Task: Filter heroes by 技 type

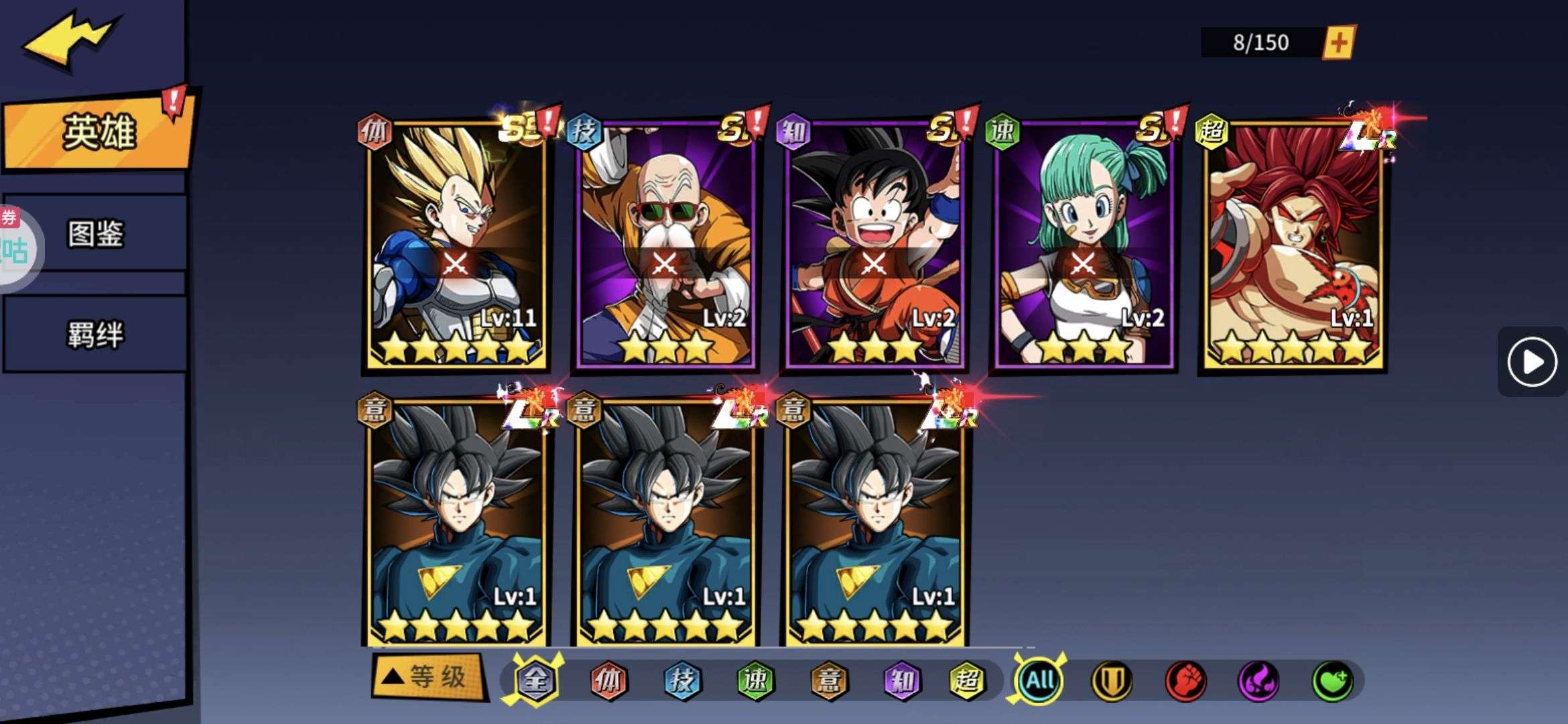Action: (x=682, y=680)
